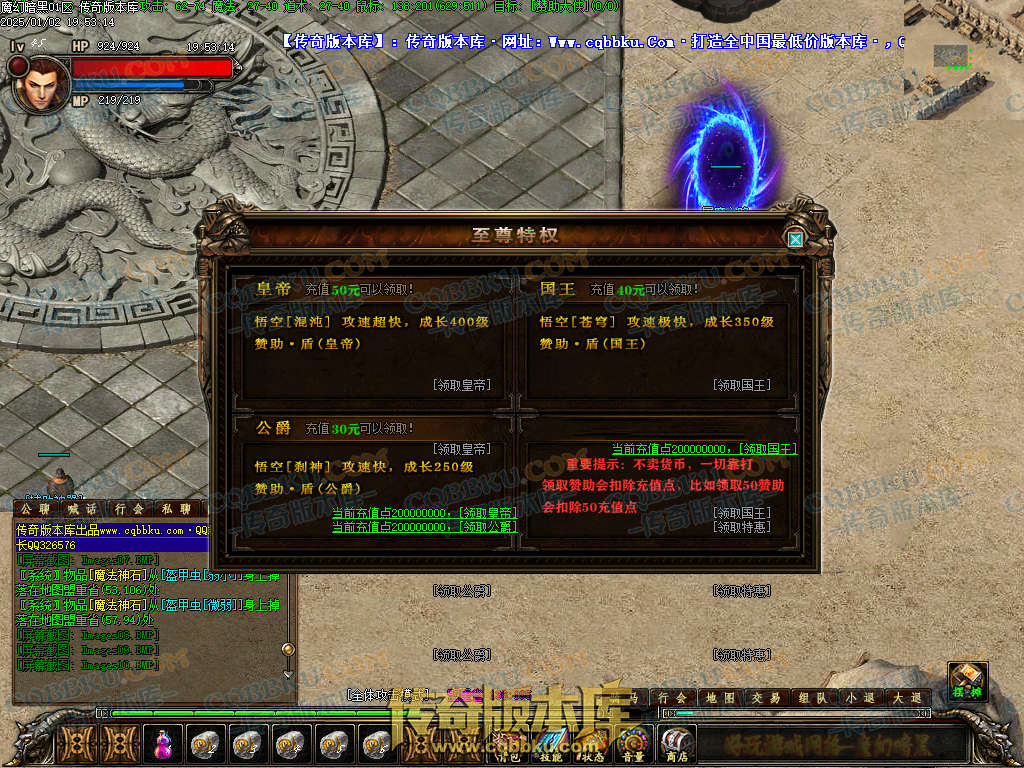
Task: Open the 地图 map button
Action: click(721, 698)
